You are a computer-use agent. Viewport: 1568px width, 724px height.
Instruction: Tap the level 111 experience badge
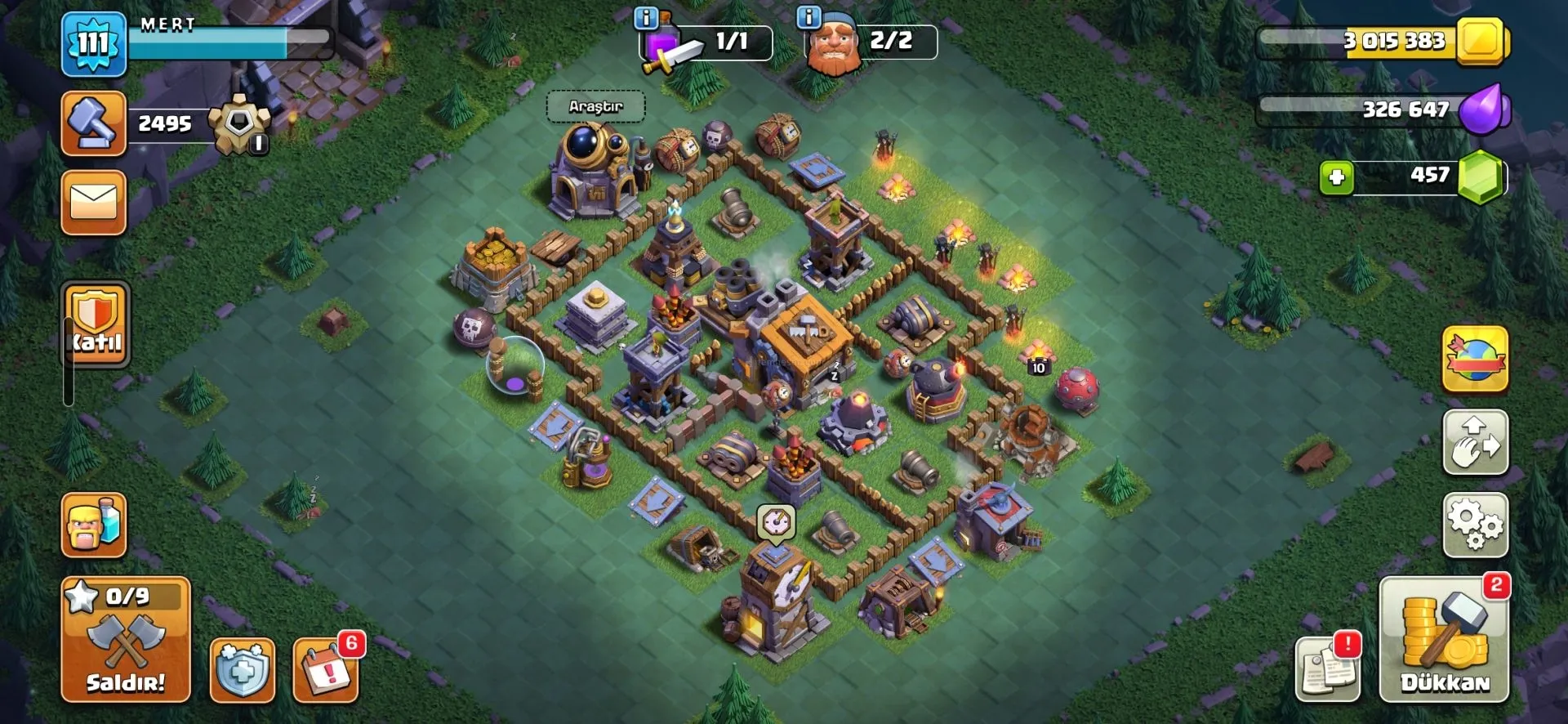tap(94, 43)
